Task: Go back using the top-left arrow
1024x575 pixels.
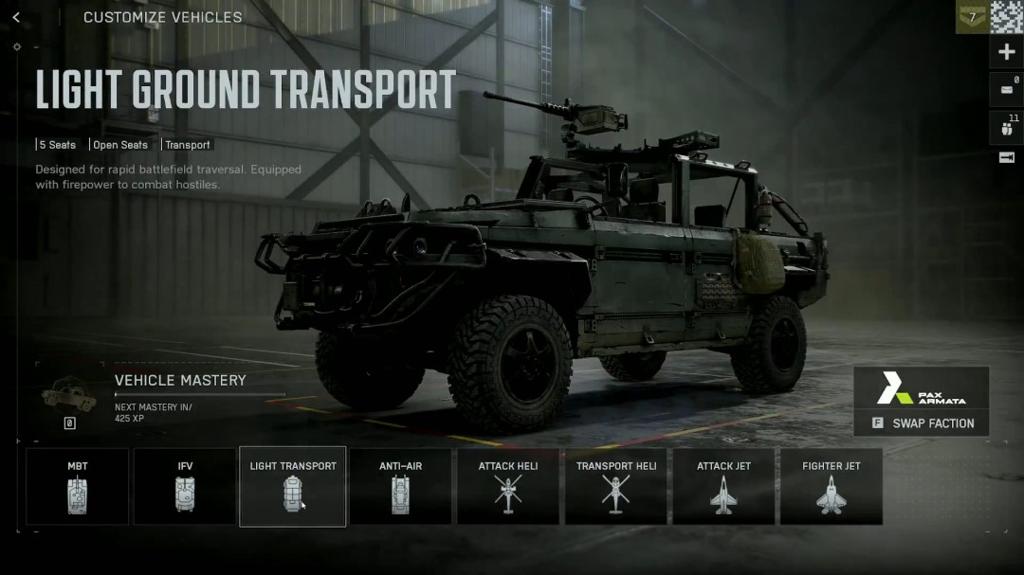Action: tap(16, 17)
